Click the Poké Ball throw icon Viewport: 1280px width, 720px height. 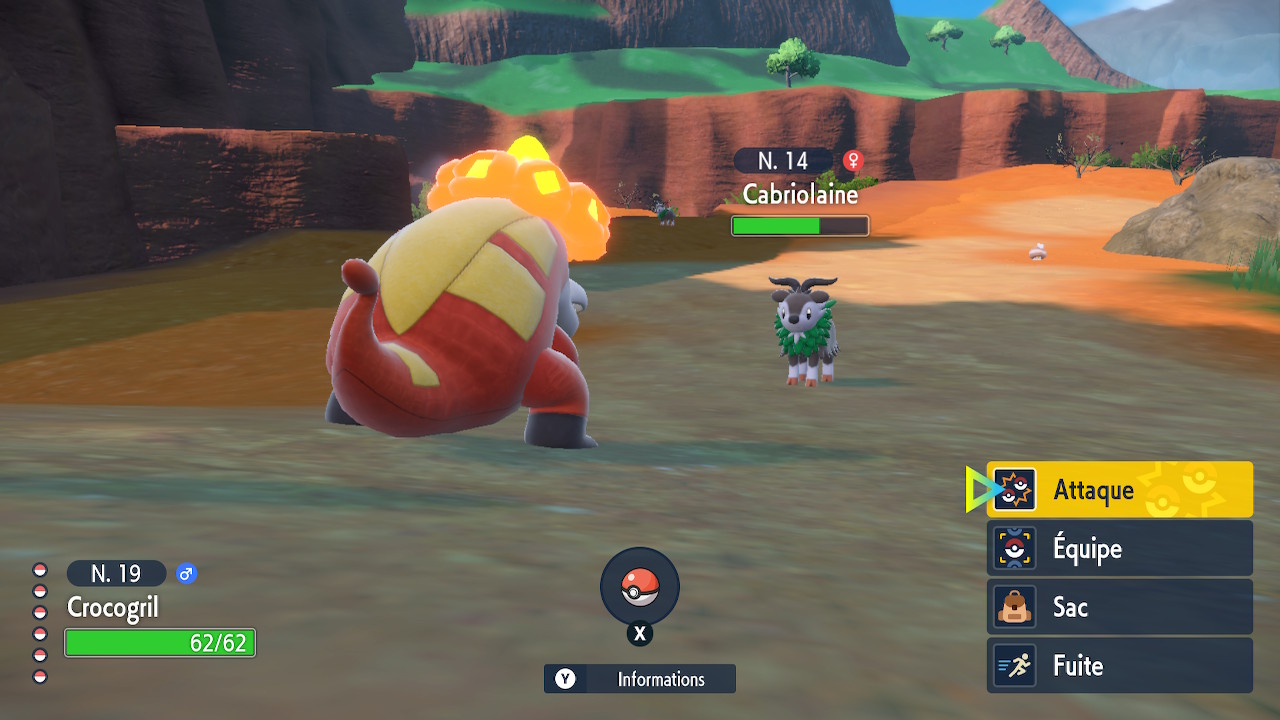[640, 587]
